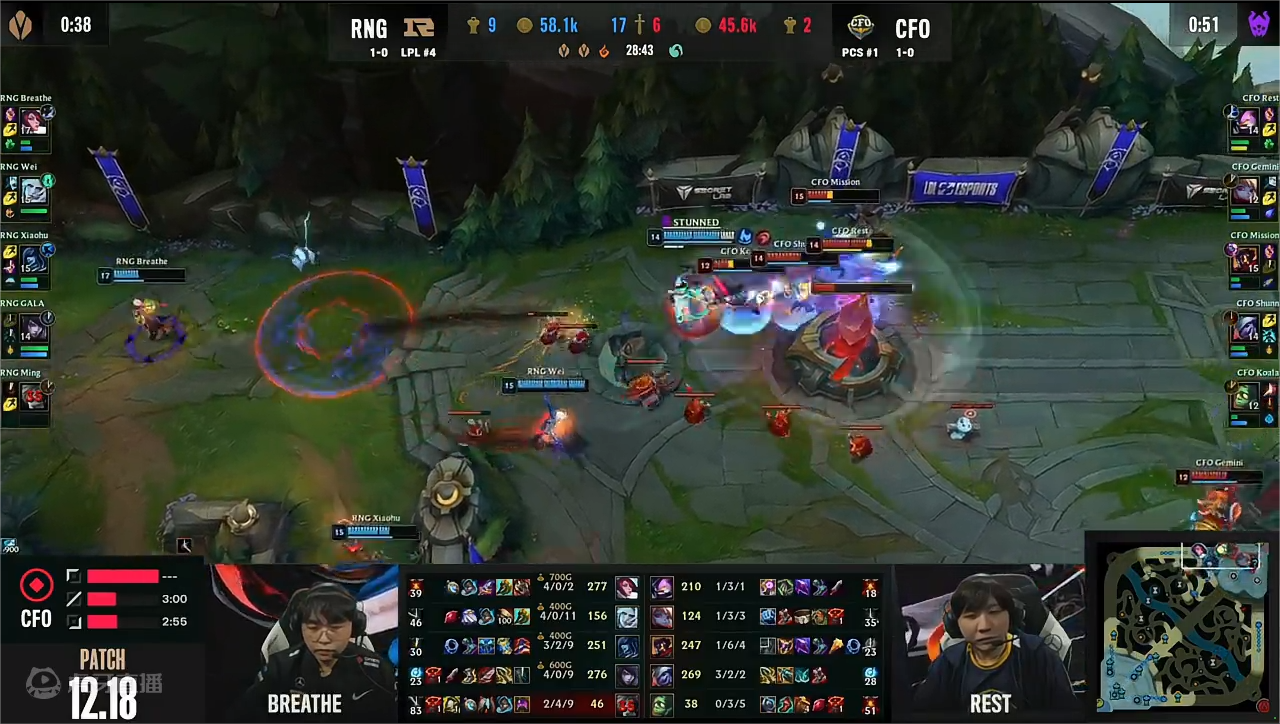Click CFO Mission's champion portrait
The width and height of the screenshot is (1280, 724).
[x=1248, y=259]
